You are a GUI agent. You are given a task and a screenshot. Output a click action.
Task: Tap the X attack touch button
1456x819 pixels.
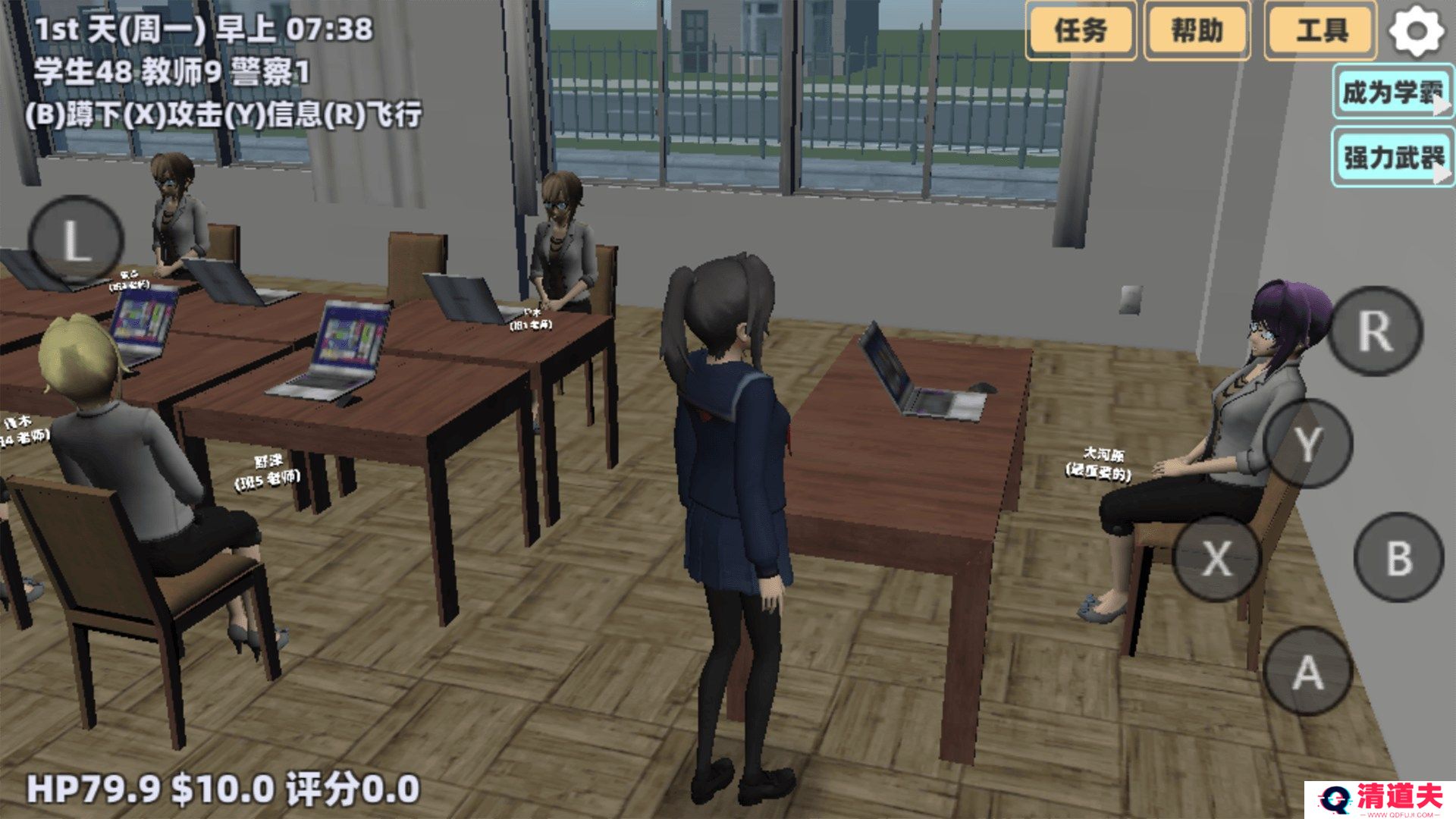(1217, 558)
